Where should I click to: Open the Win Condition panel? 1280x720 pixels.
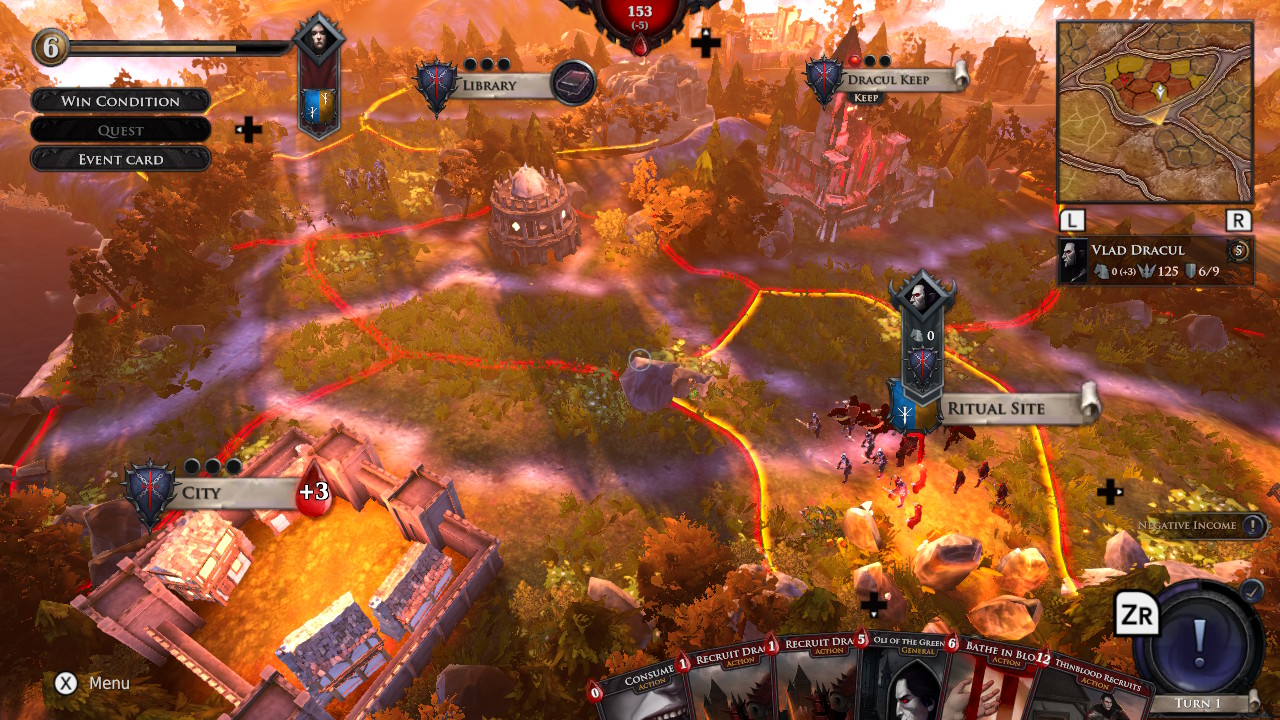point(121,101)
